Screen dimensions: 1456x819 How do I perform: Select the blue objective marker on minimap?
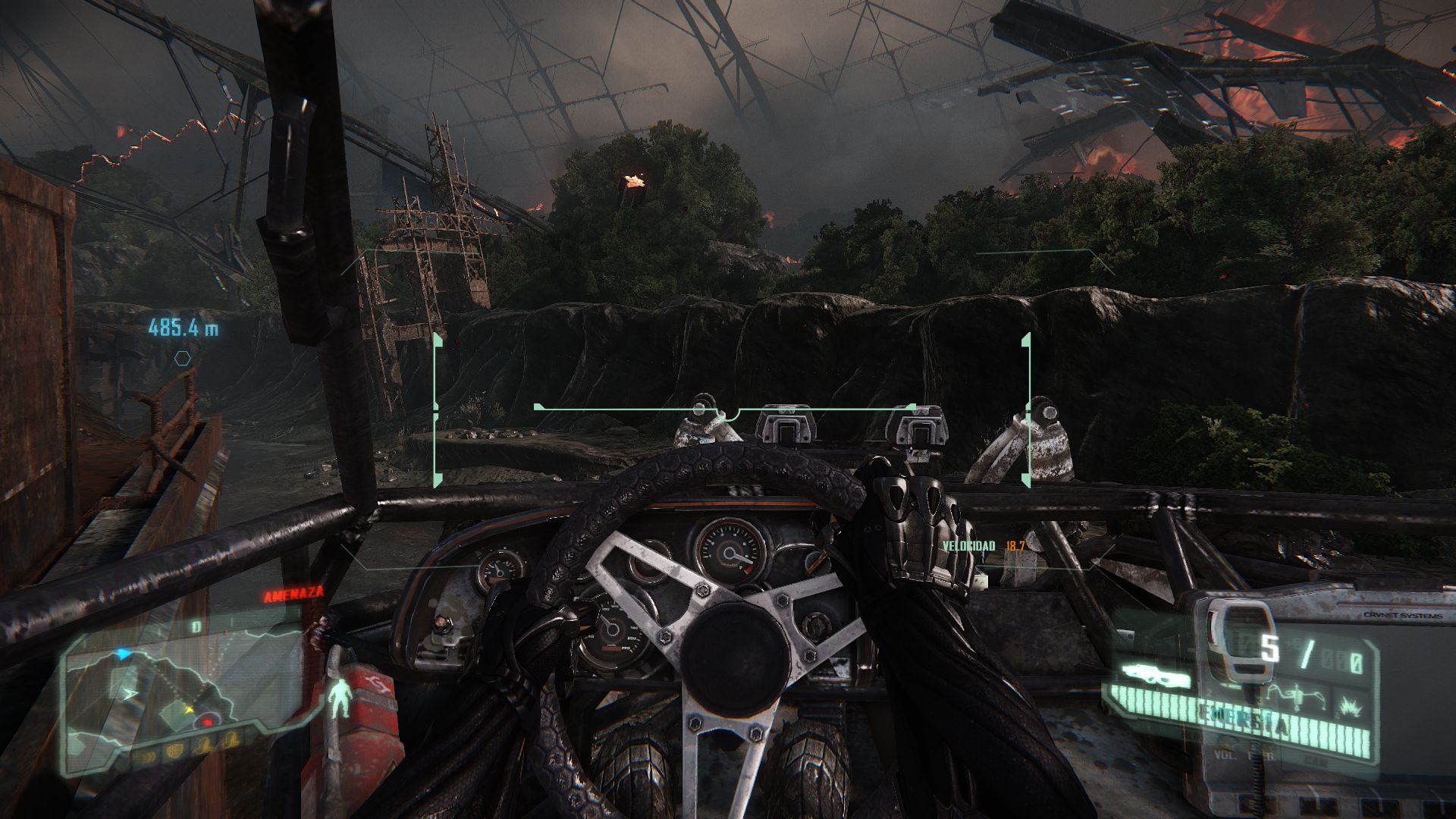[x=122, y=654]
